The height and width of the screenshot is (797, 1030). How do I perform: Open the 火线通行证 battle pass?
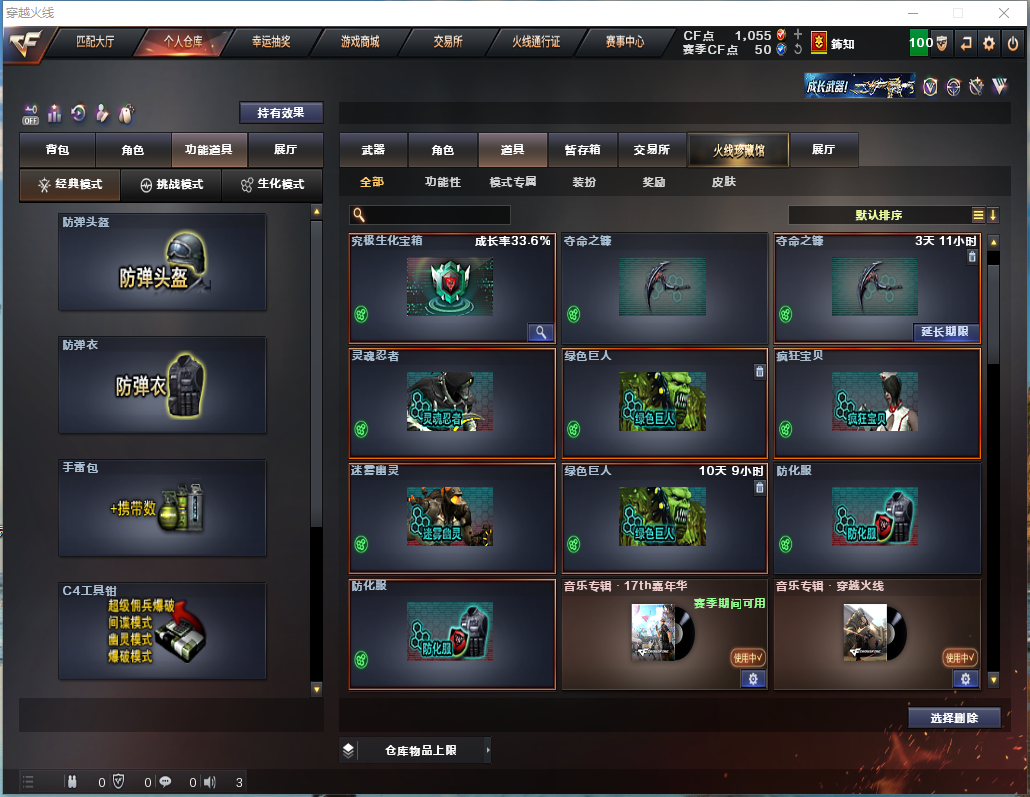coord(536,42)
